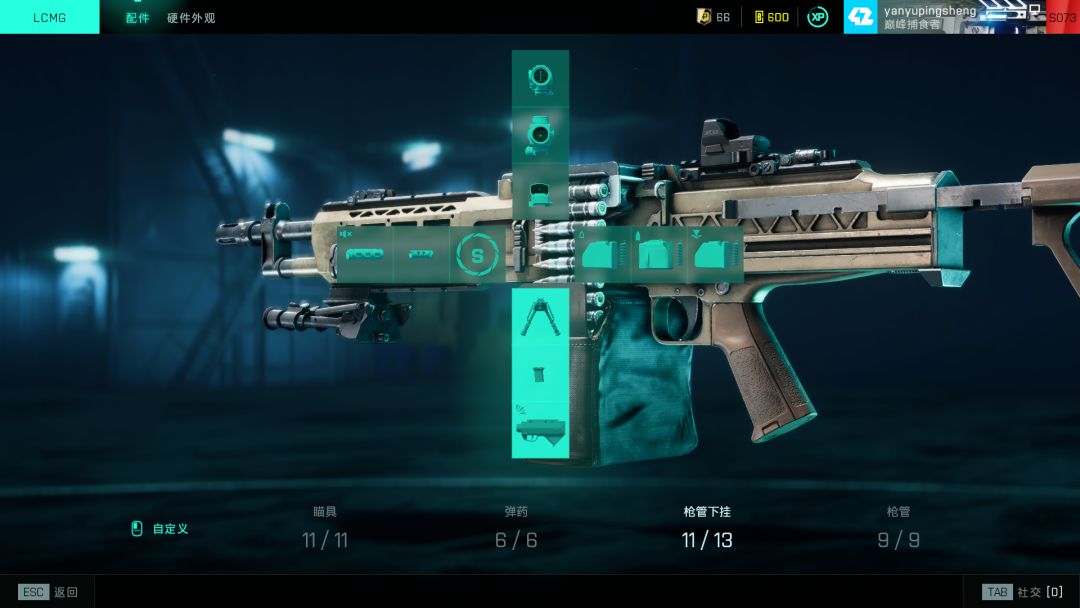This screenshot has height=608, width=1080.
Task: Open the 枪管 barrel category
Action: (x=898, y=528)
